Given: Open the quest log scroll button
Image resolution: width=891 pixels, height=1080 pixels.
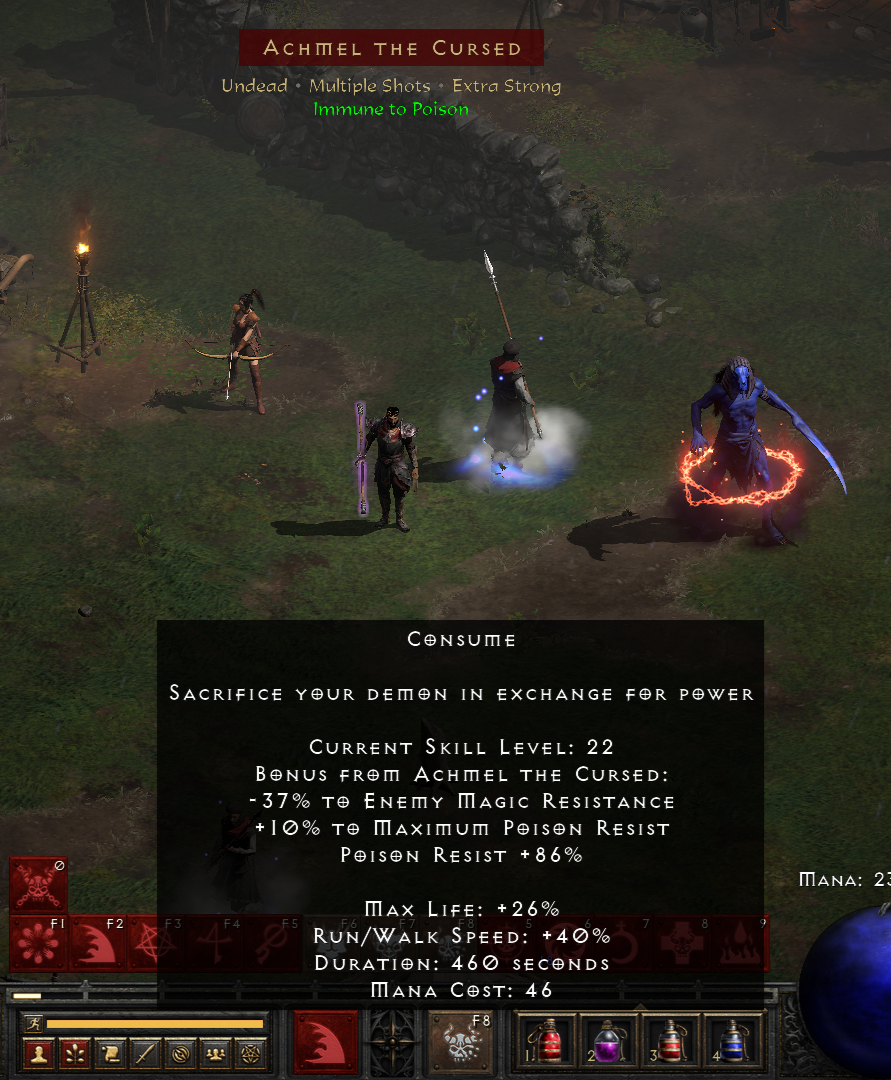Looking at the screenshot, I should 110,1054.
